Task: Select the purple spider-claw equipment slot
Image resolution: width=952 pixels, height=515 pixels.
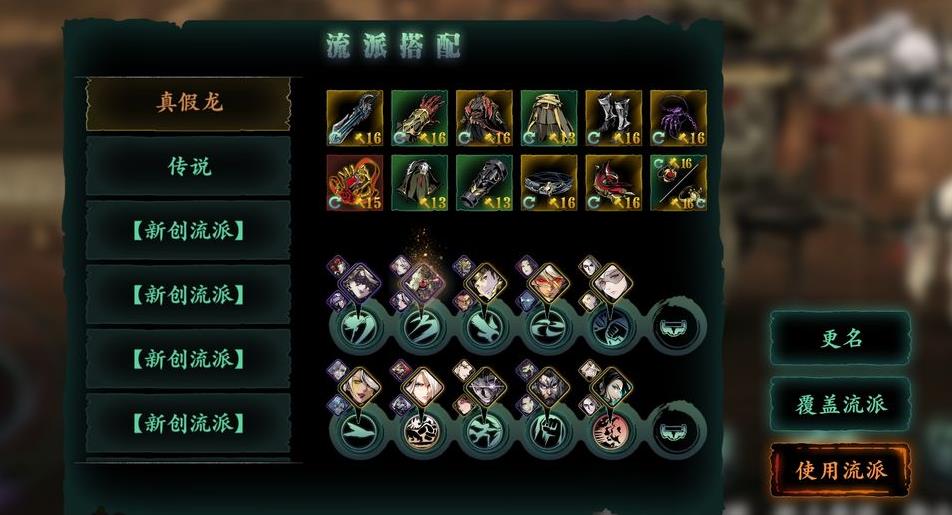Action: 678,118
